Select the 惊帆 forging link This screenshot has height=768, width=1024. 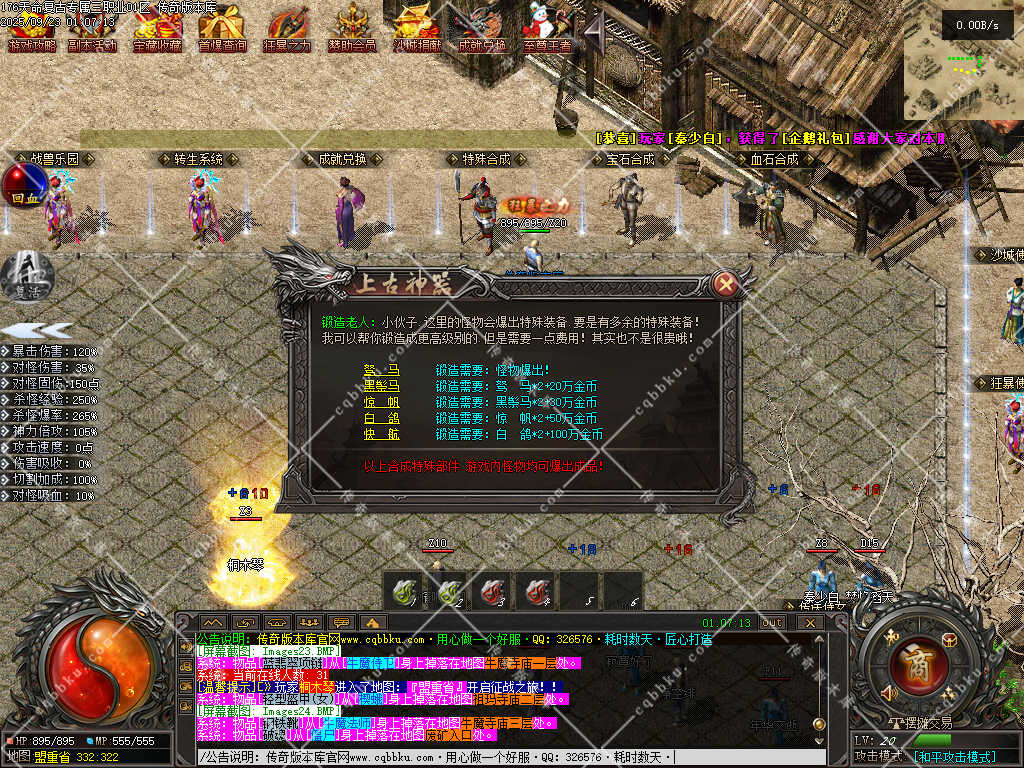381,402
